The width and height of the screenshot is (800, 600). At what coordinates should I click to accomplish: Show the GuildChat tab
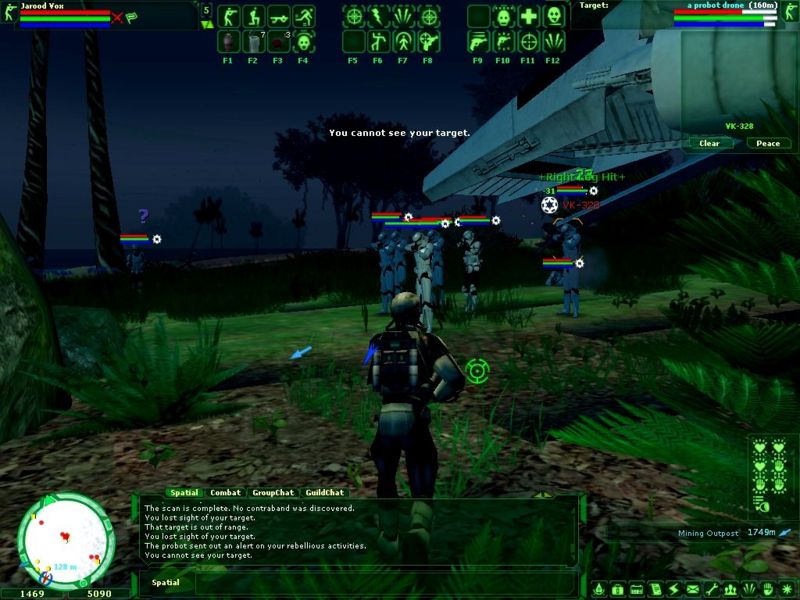point(325,492)
